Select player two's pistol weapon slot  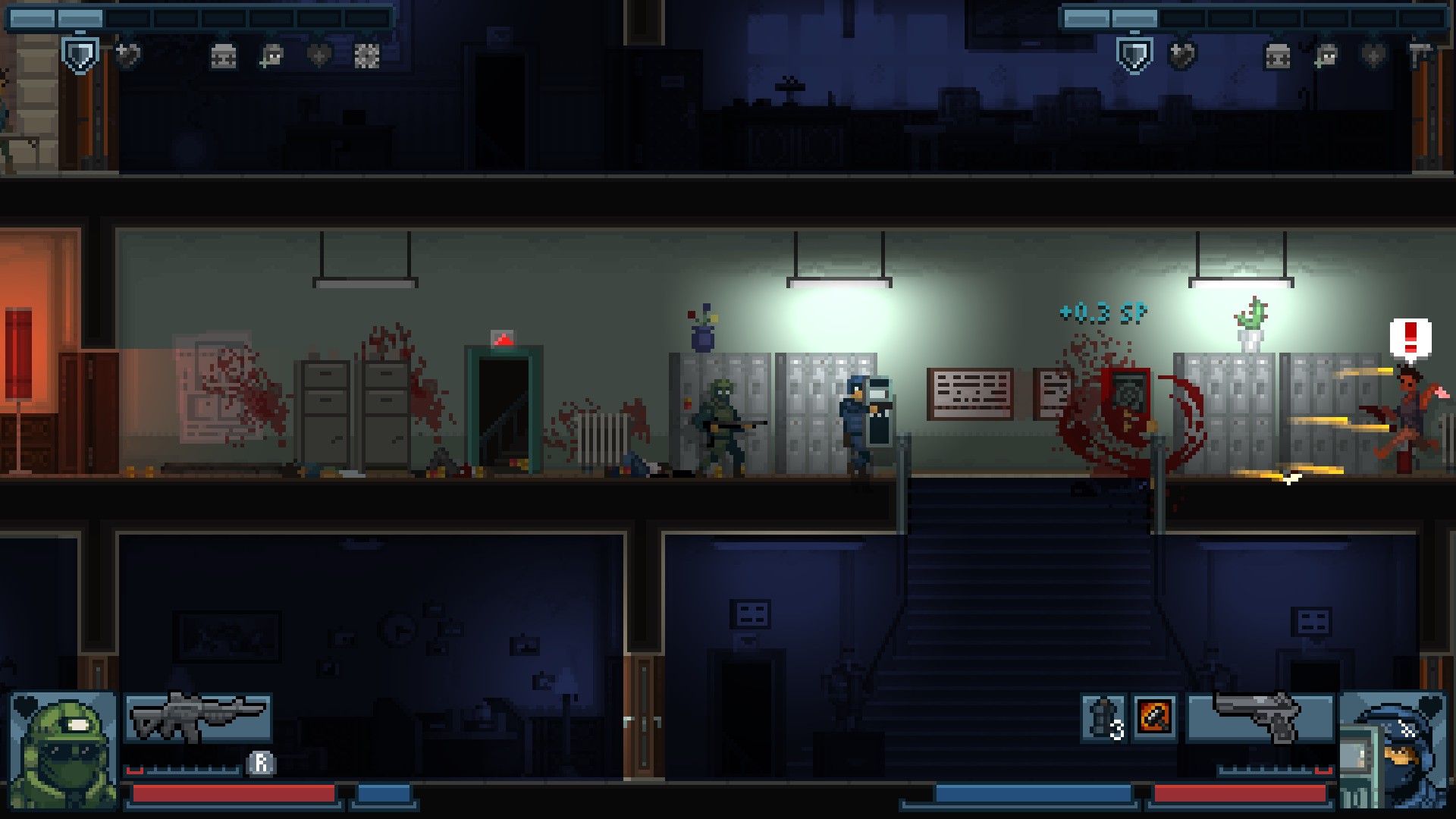(x=1260, y=717)
